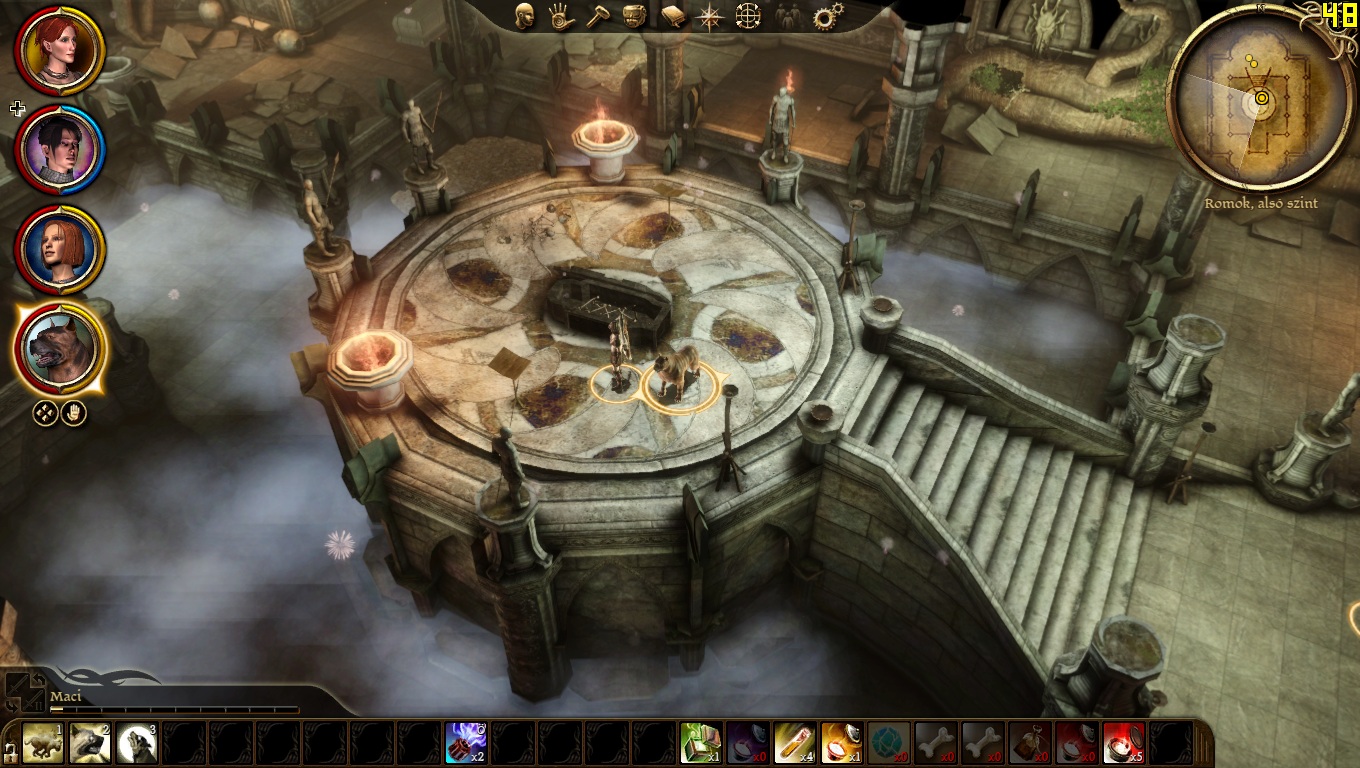Image resolution: width=1360 pixels, height=768 pixels.
Task: Open the character record head icon
Action: click(524, 16)
